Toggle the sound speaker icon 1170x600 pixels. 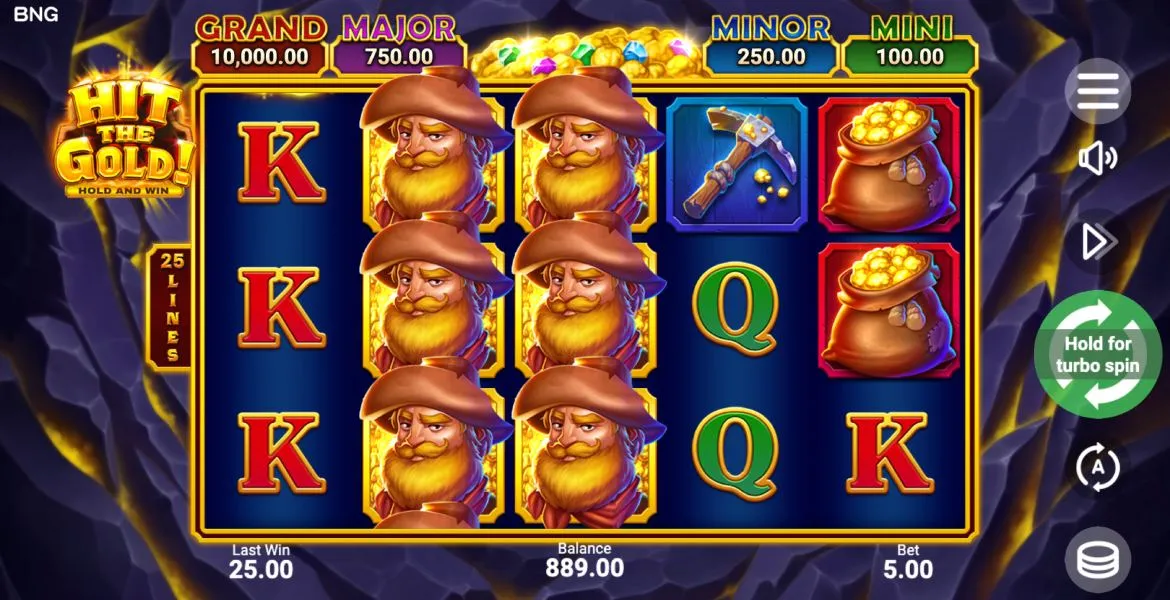pos(1097,158)
